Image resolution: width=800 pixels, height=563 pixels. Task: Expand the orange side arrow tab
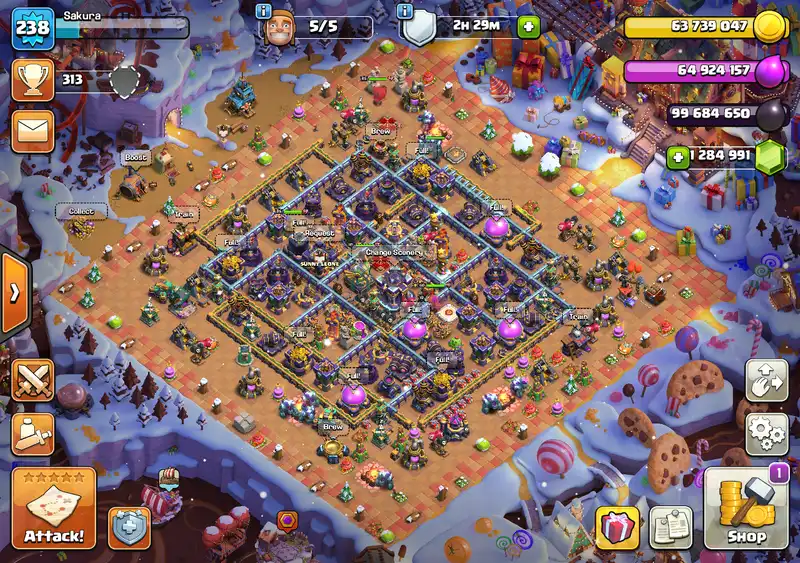coord(15,293)
